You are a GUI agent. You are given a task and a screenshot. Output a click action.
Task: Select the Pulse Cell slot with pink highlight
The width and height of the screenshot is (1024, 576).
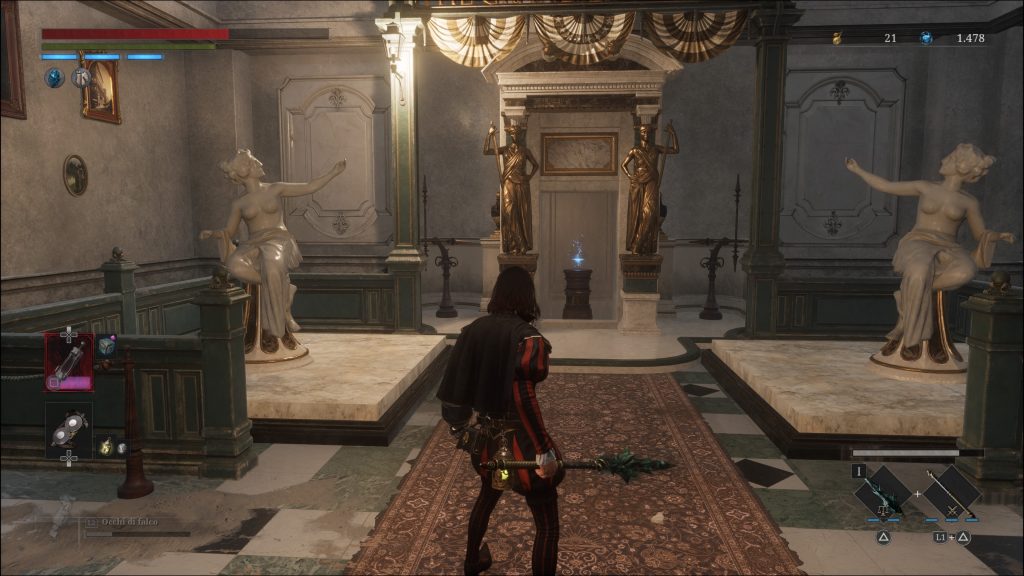[x=68, y=361]
